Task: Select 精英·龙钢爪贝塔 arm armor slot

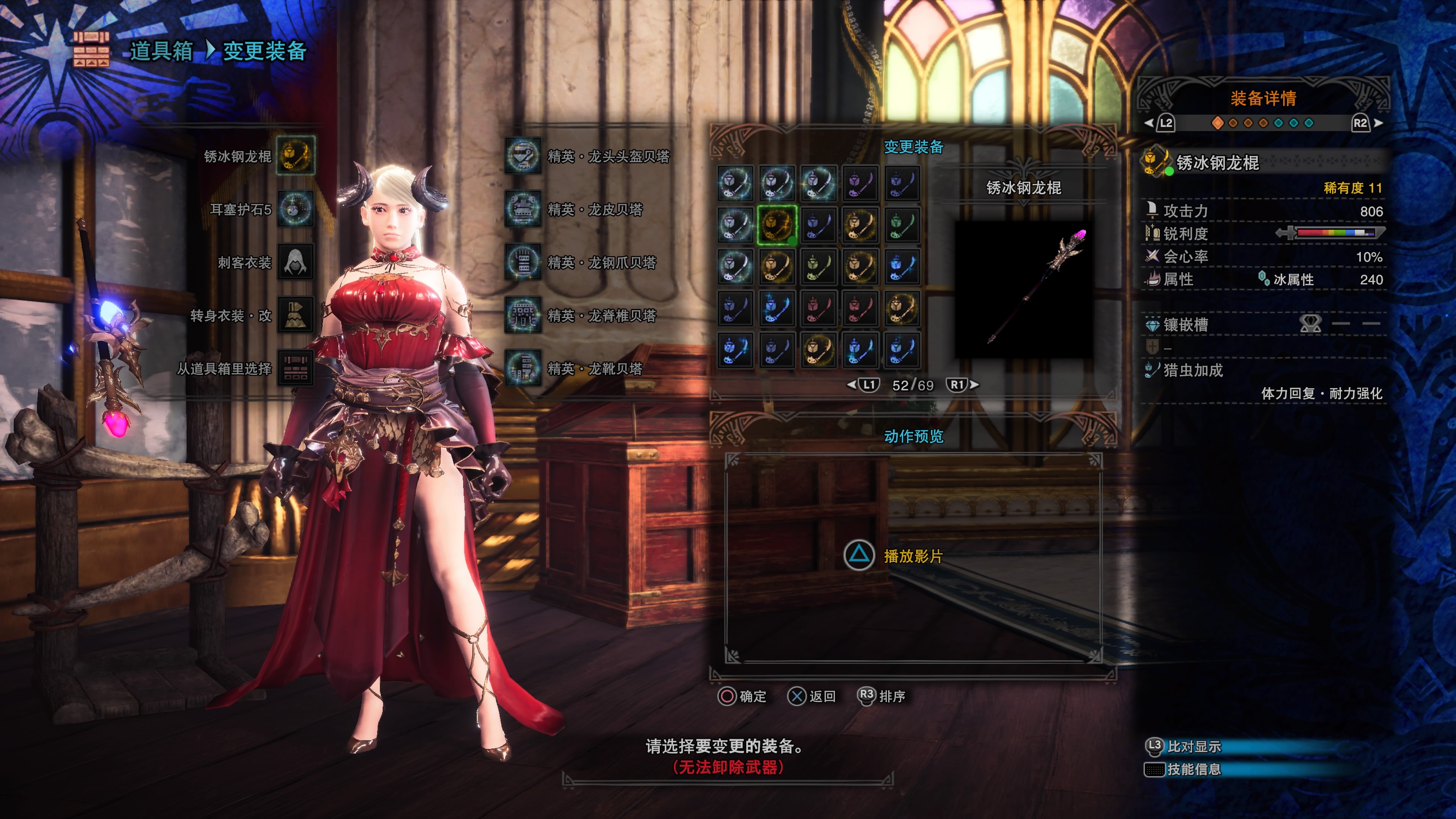Action: point(523,262)
